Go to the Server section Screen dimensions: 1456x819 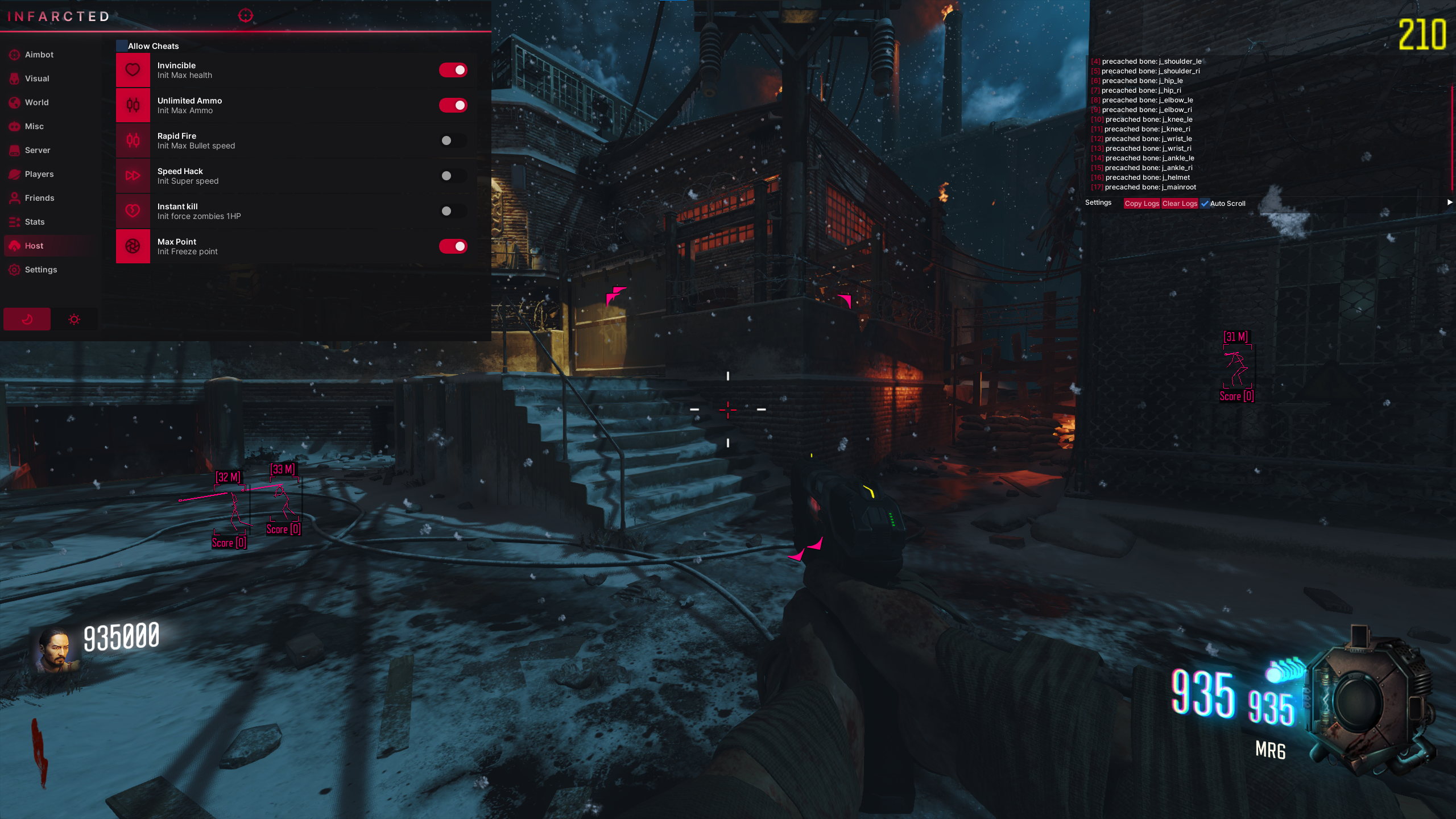point(38,150)
